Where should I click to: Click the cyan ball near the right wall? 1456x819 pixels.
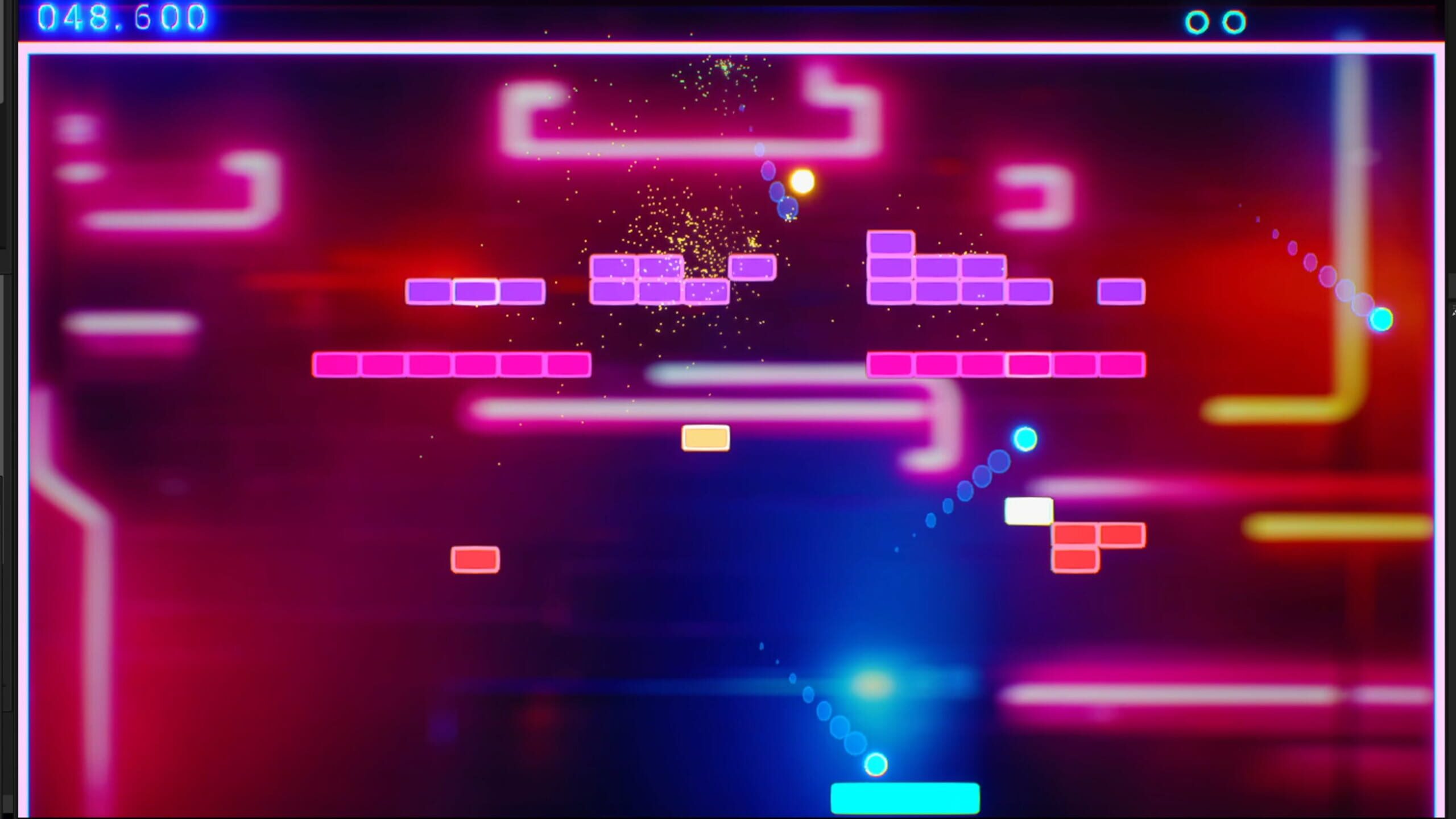tap(1381, 320)
